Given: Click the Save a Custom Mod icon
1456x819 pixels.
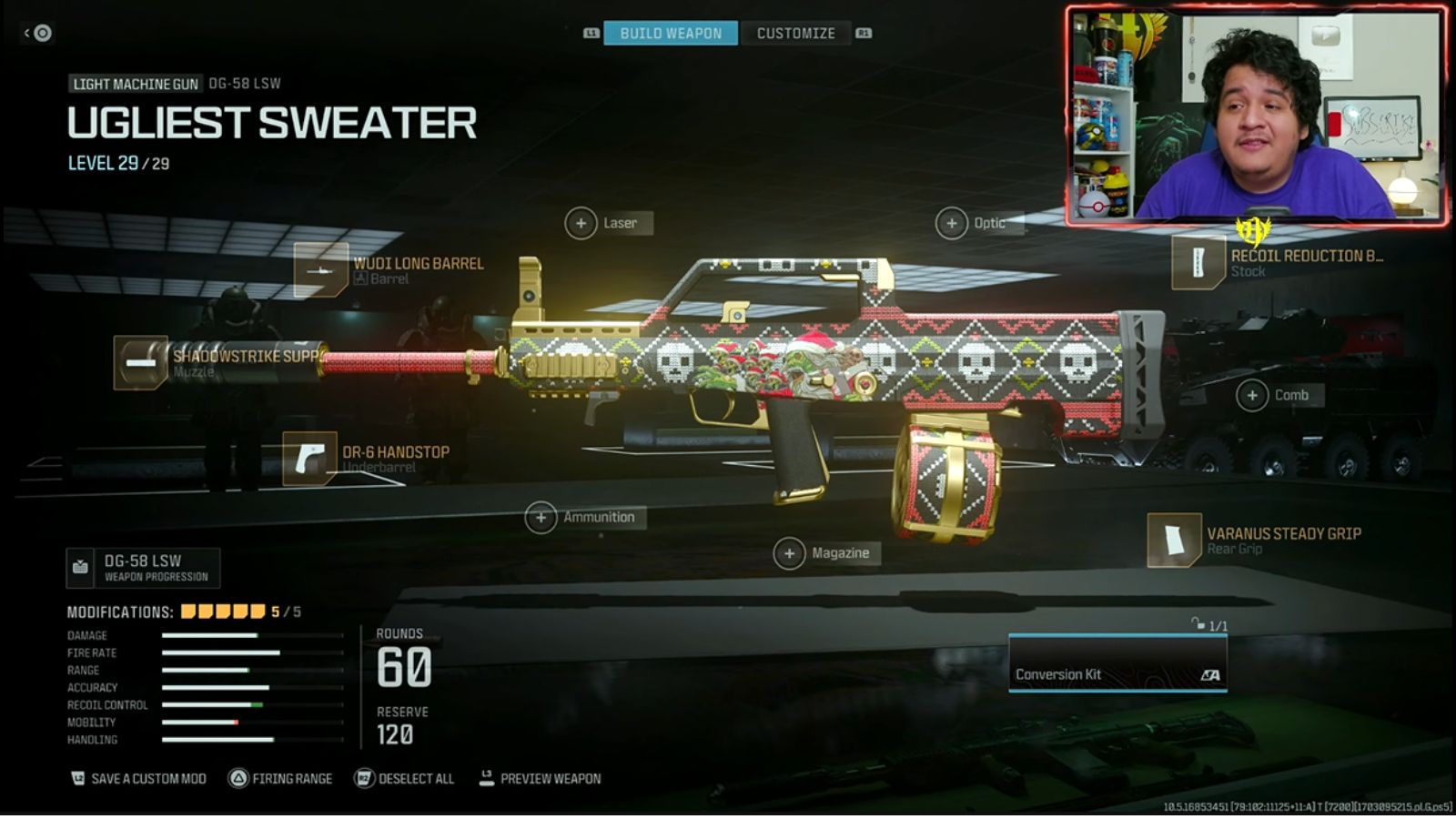Looking at the screenshot, I should pyautogui.click(x=77, y=778).
